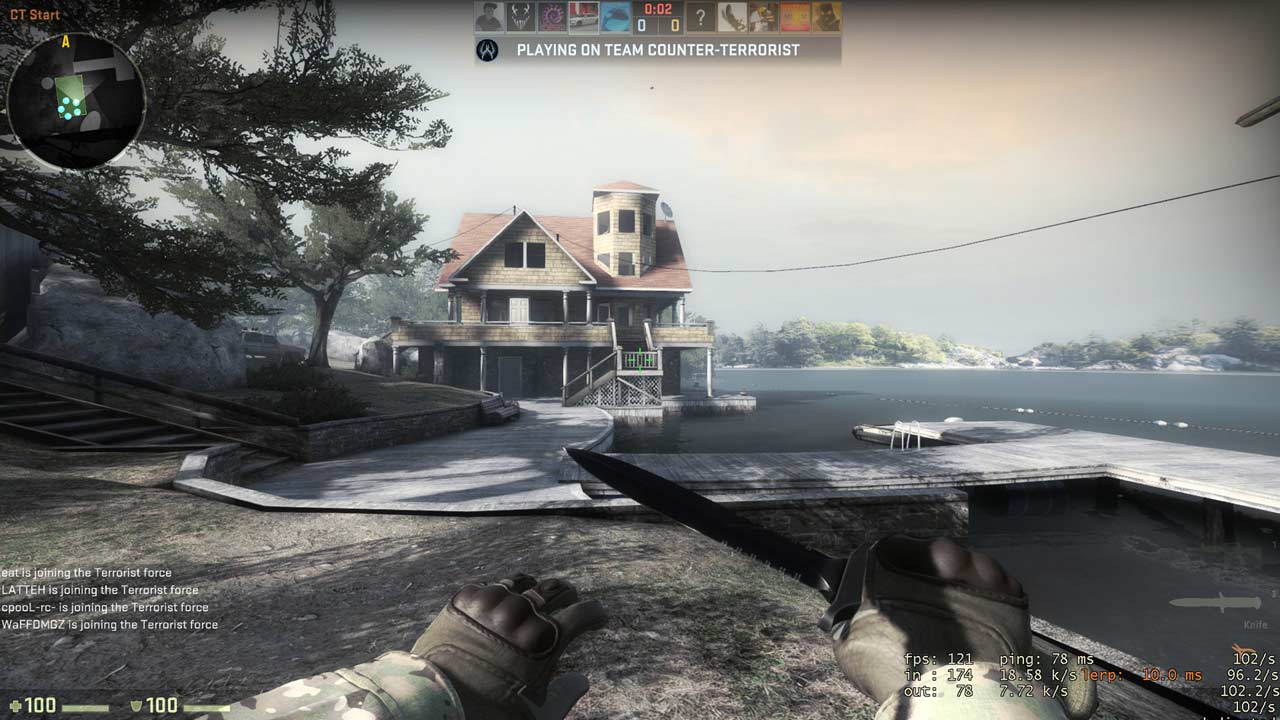The height and width of the screenshot is (720, 1280).
Task: Click the Terrorist score showing 0
Action: point(675,23)
